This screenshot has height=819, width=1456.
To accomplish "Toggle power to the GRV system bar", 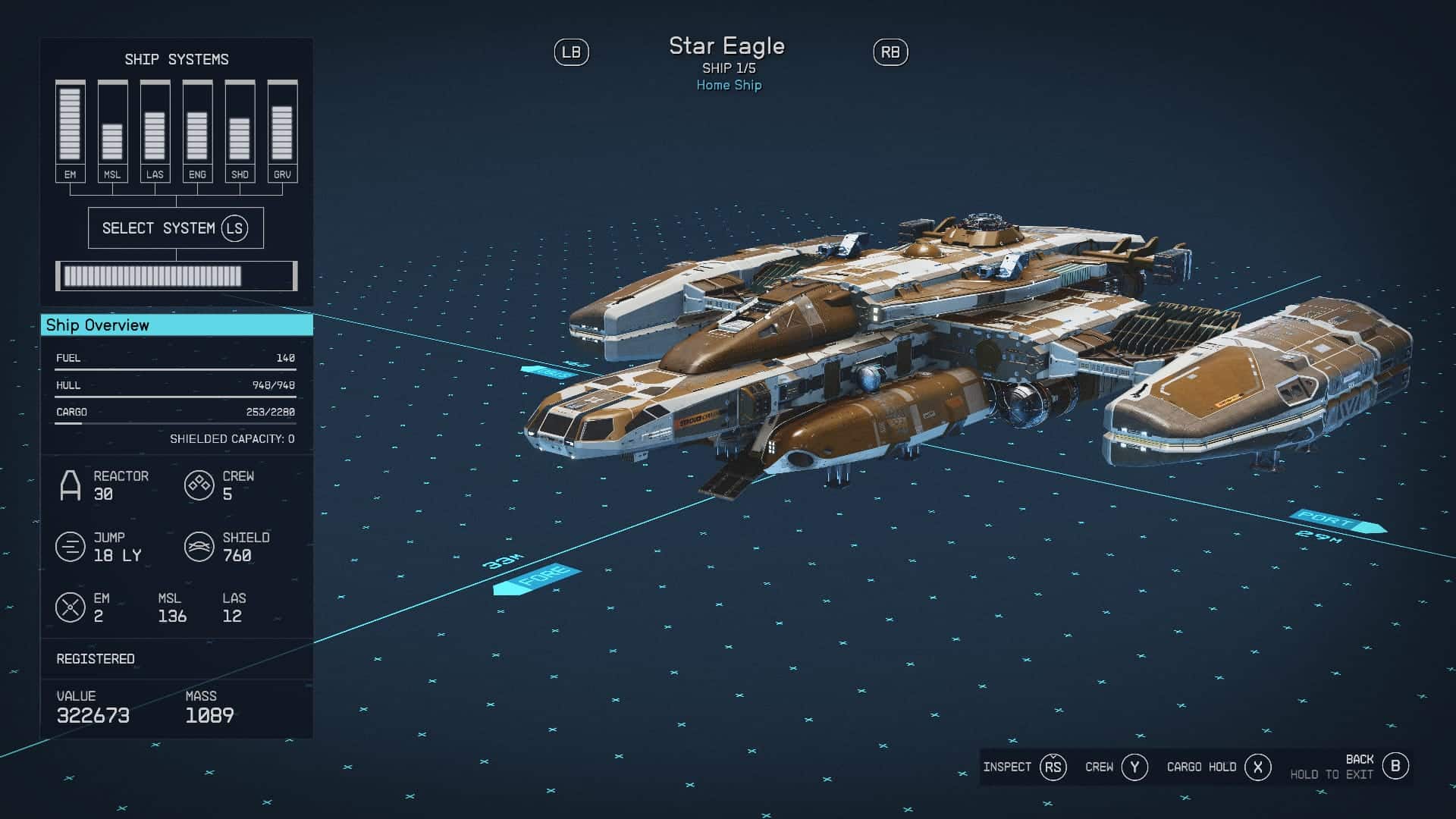I will tap(283, 125).
